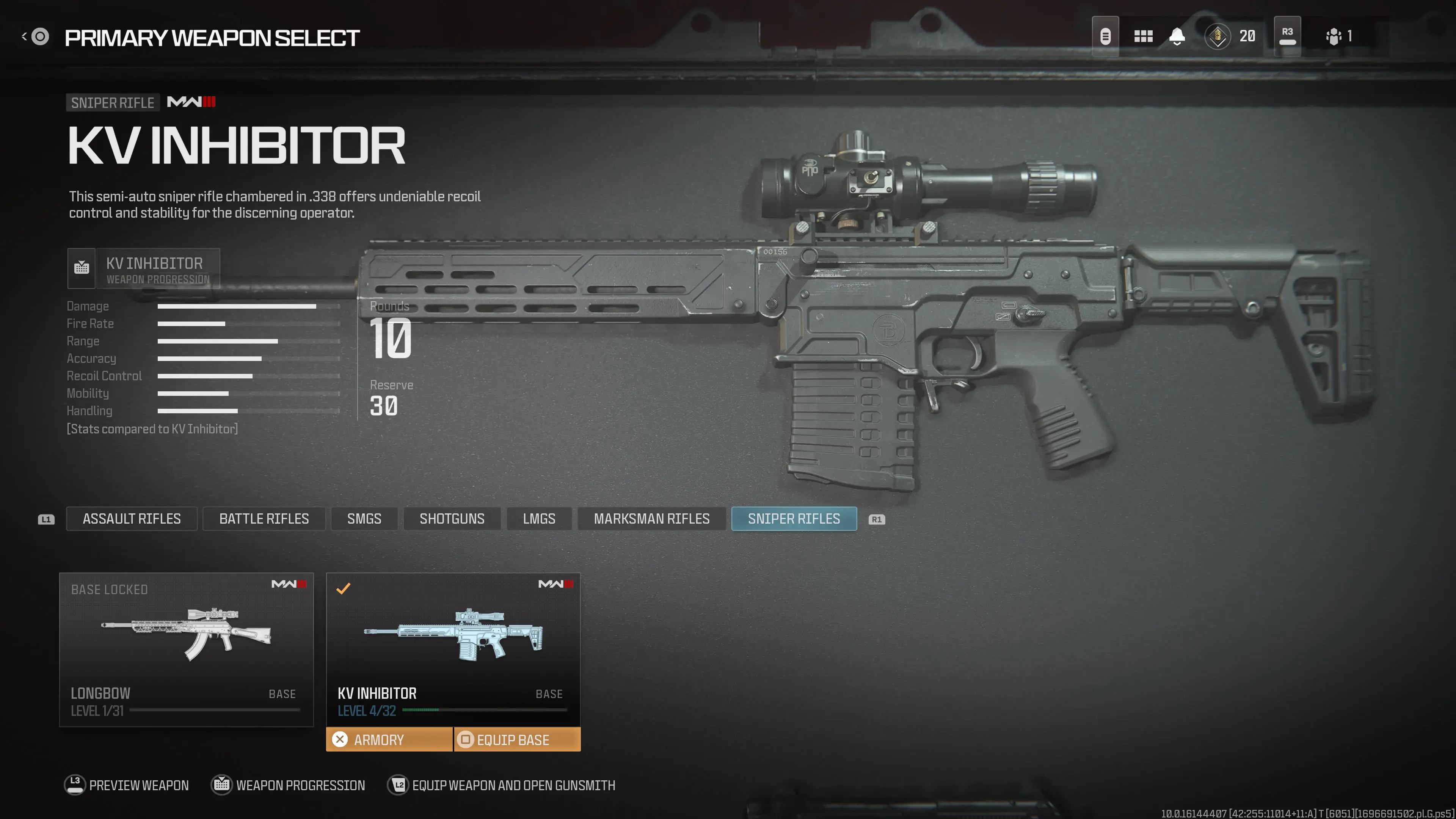Click the Weapon Progression ammo-box icon near KV Inhibitor
Image resolution: width=1456 pixels, height=819 pixels.
point(82,268)
